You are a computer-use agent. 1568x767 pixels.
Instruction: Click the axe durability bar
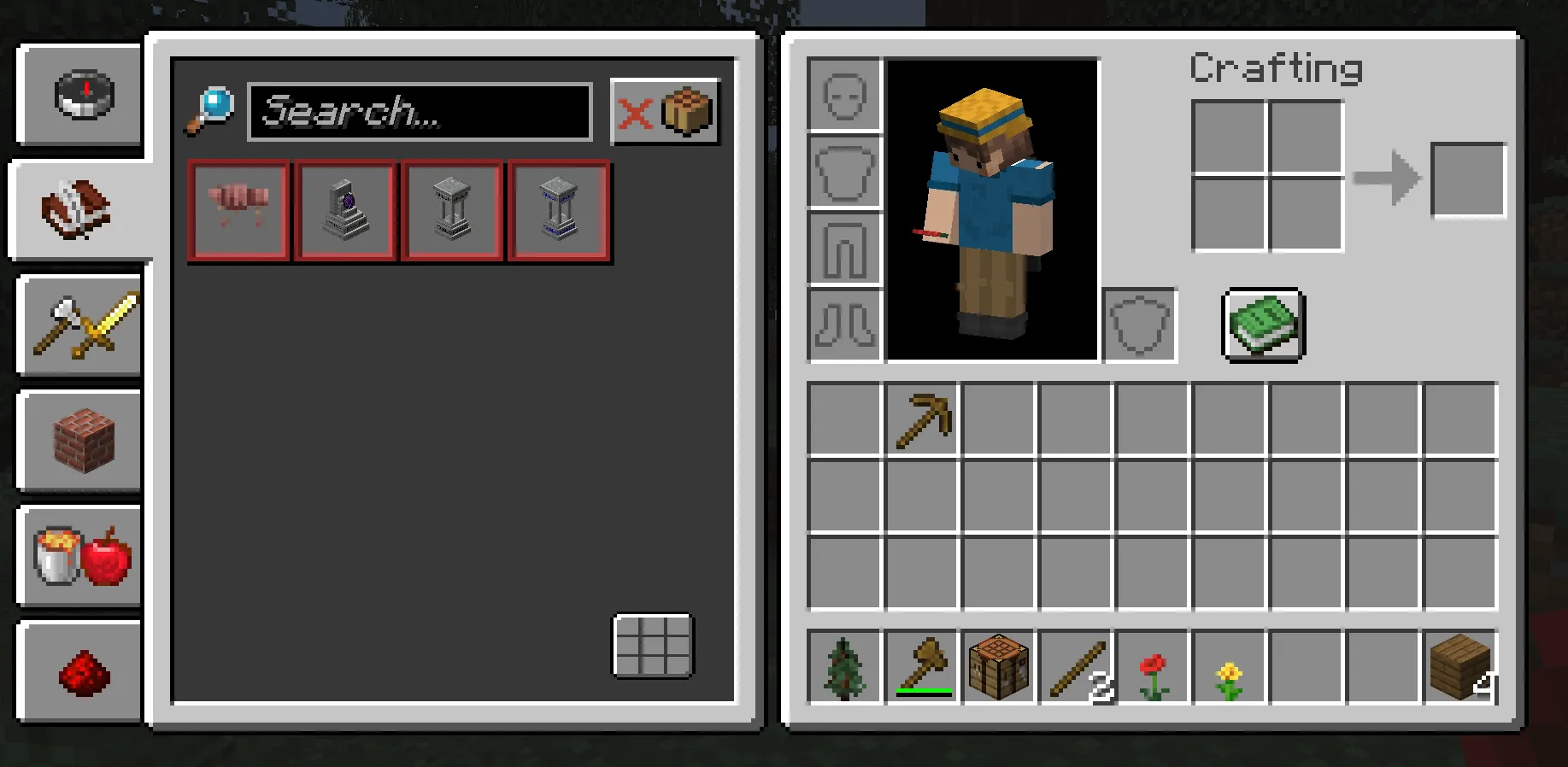(x=924, y=688)
